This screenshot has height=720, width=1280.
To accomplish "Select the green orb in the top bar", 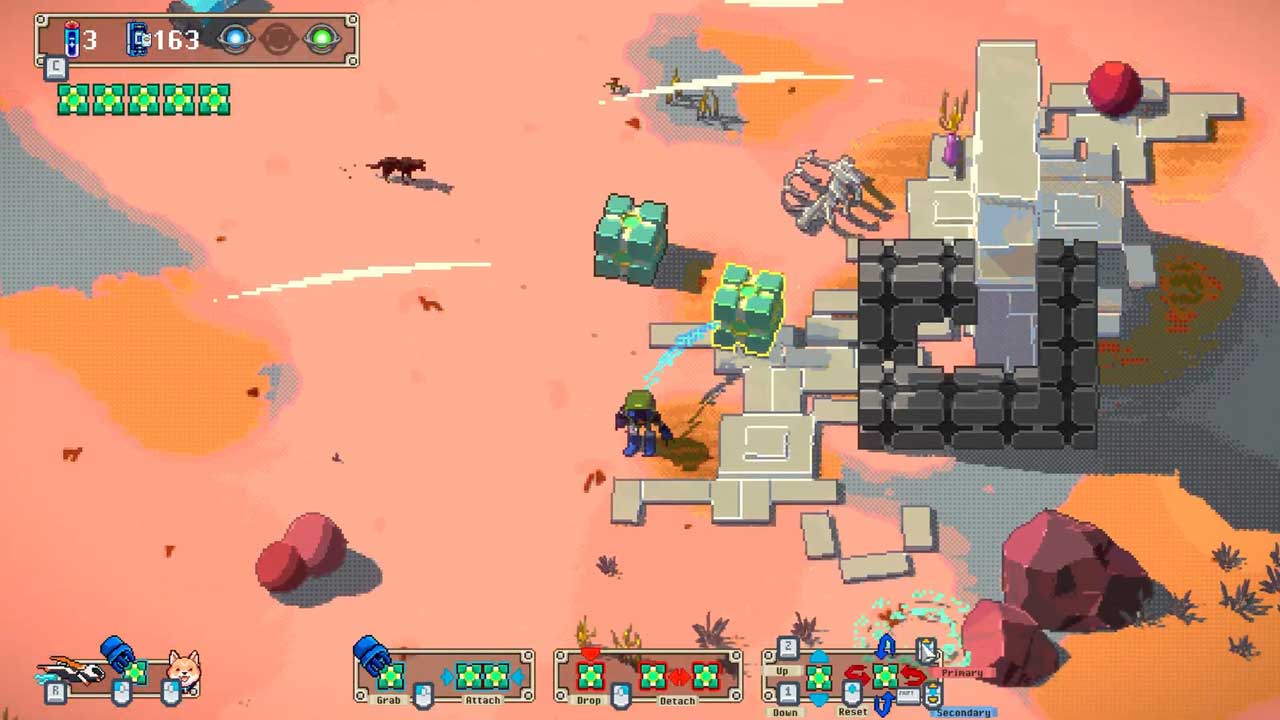I will tap(321, 40).
